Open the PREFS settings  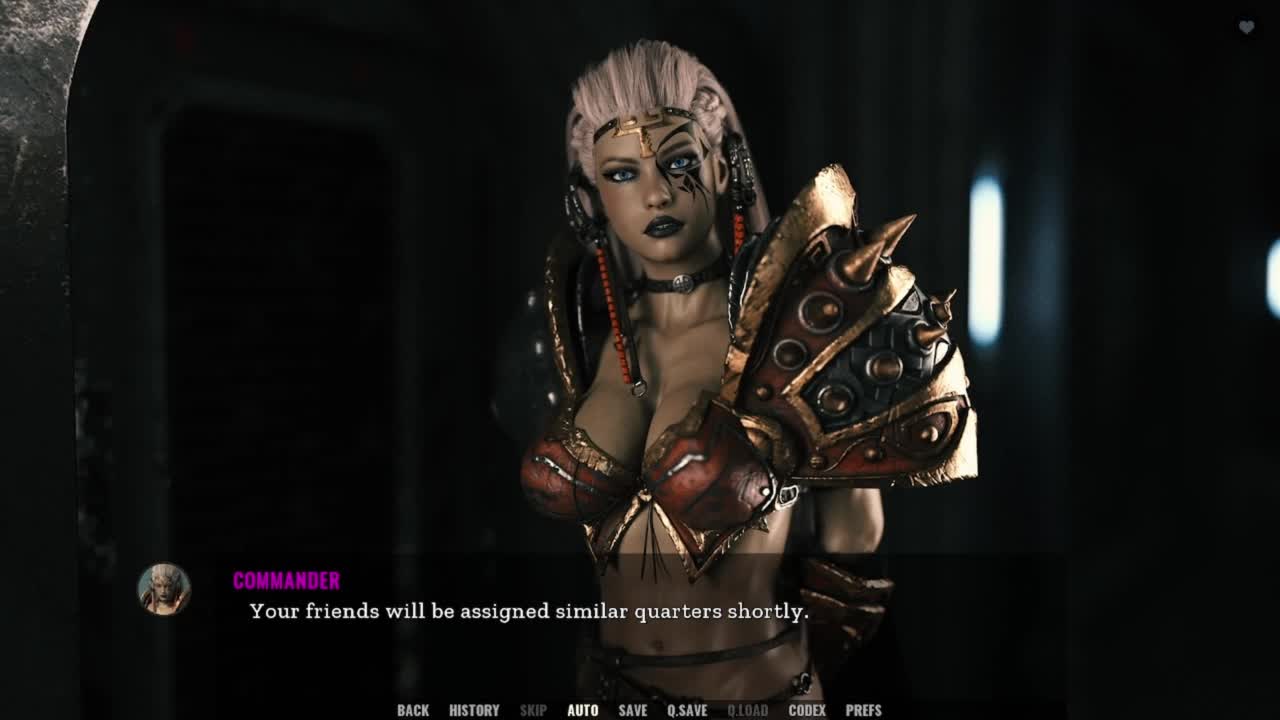coord(864,710)
